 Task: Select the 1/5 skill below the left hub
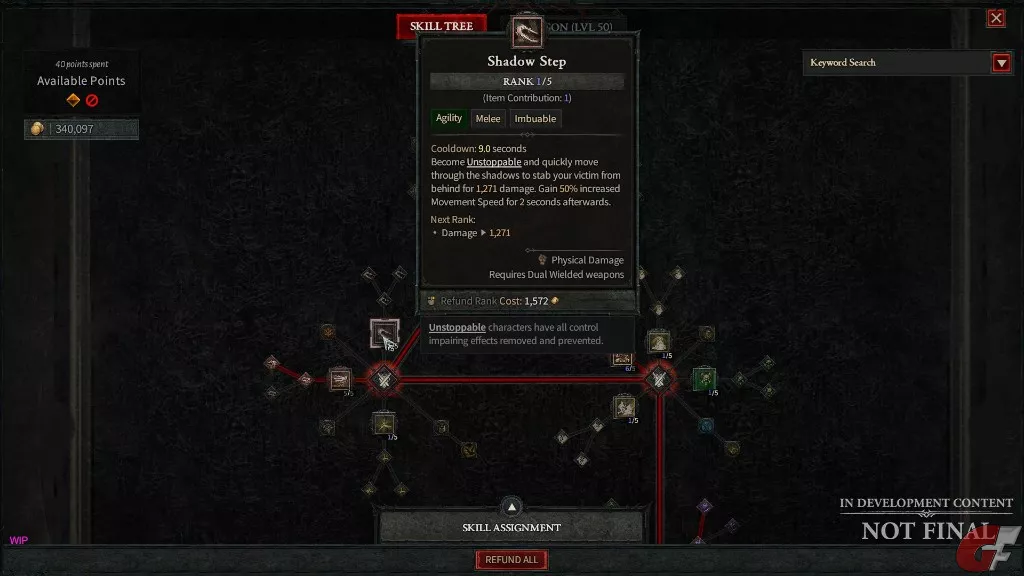click(x=384, y=423)
